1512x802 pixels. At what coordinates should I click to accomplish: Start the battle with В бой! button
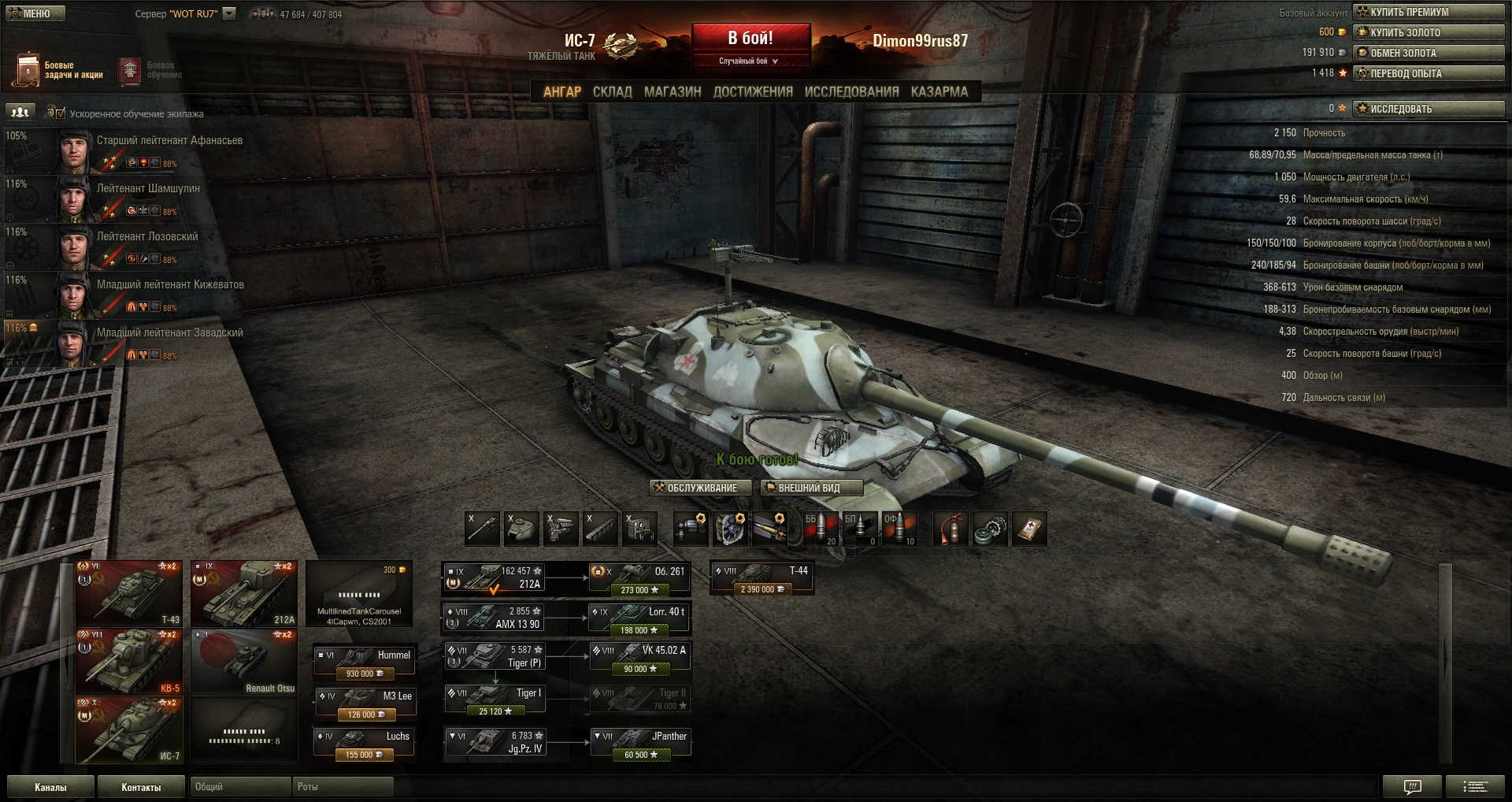pos(750,39)
